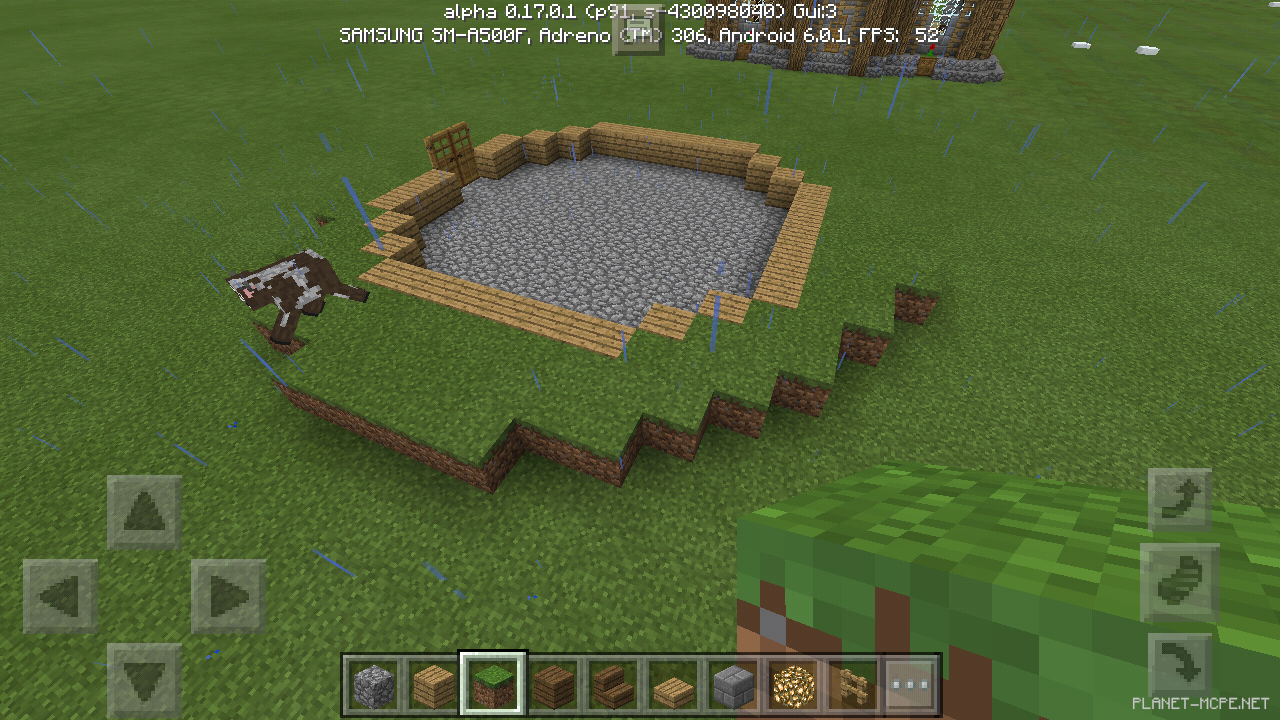The height and width of the screenshot is (720, 1280).
Task: Open the full inventory via the ellipsis slot
Action: coord(911,684)
